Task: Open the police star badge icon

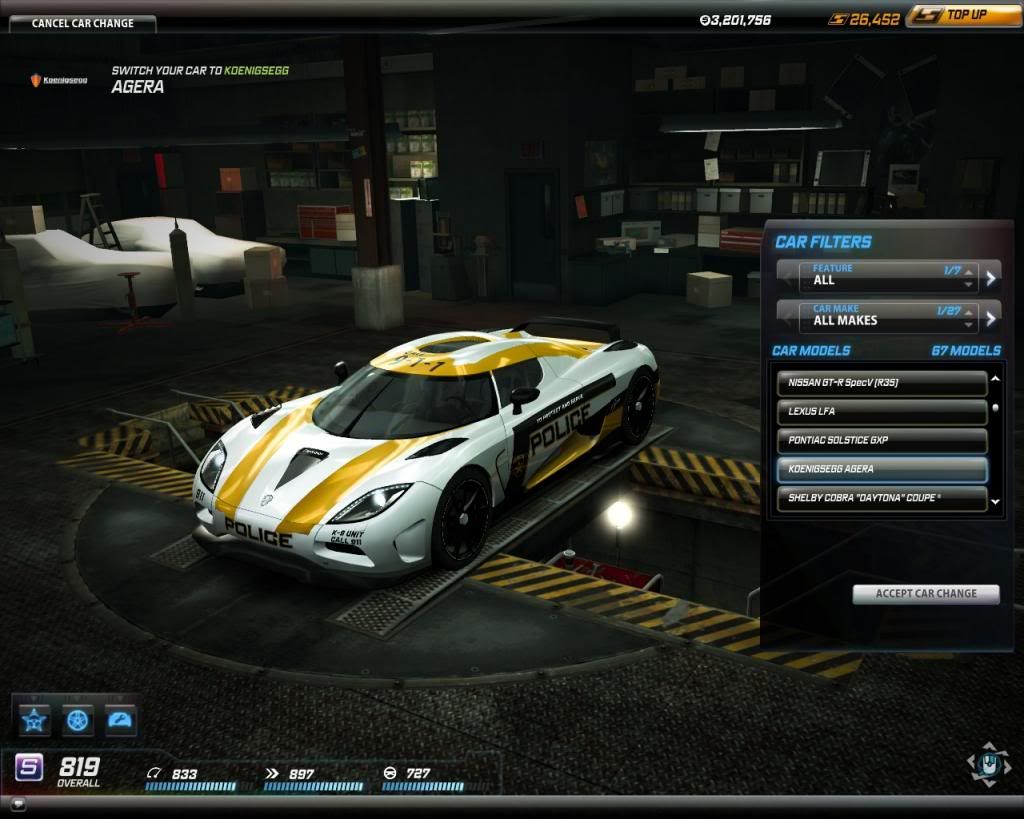Action: [35, 719]
